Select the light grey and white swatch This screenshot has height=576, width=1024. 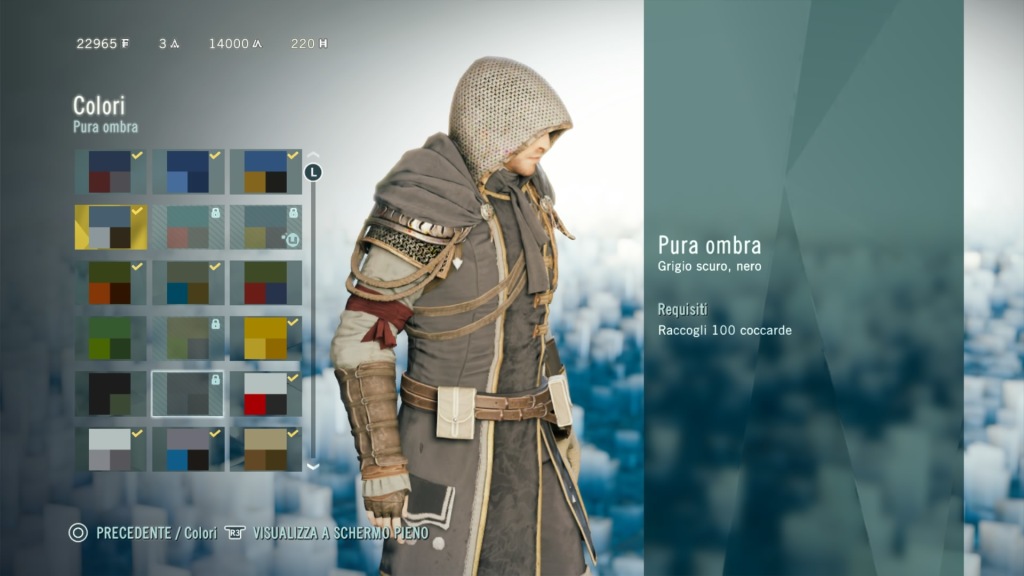(x=110, y=449)
